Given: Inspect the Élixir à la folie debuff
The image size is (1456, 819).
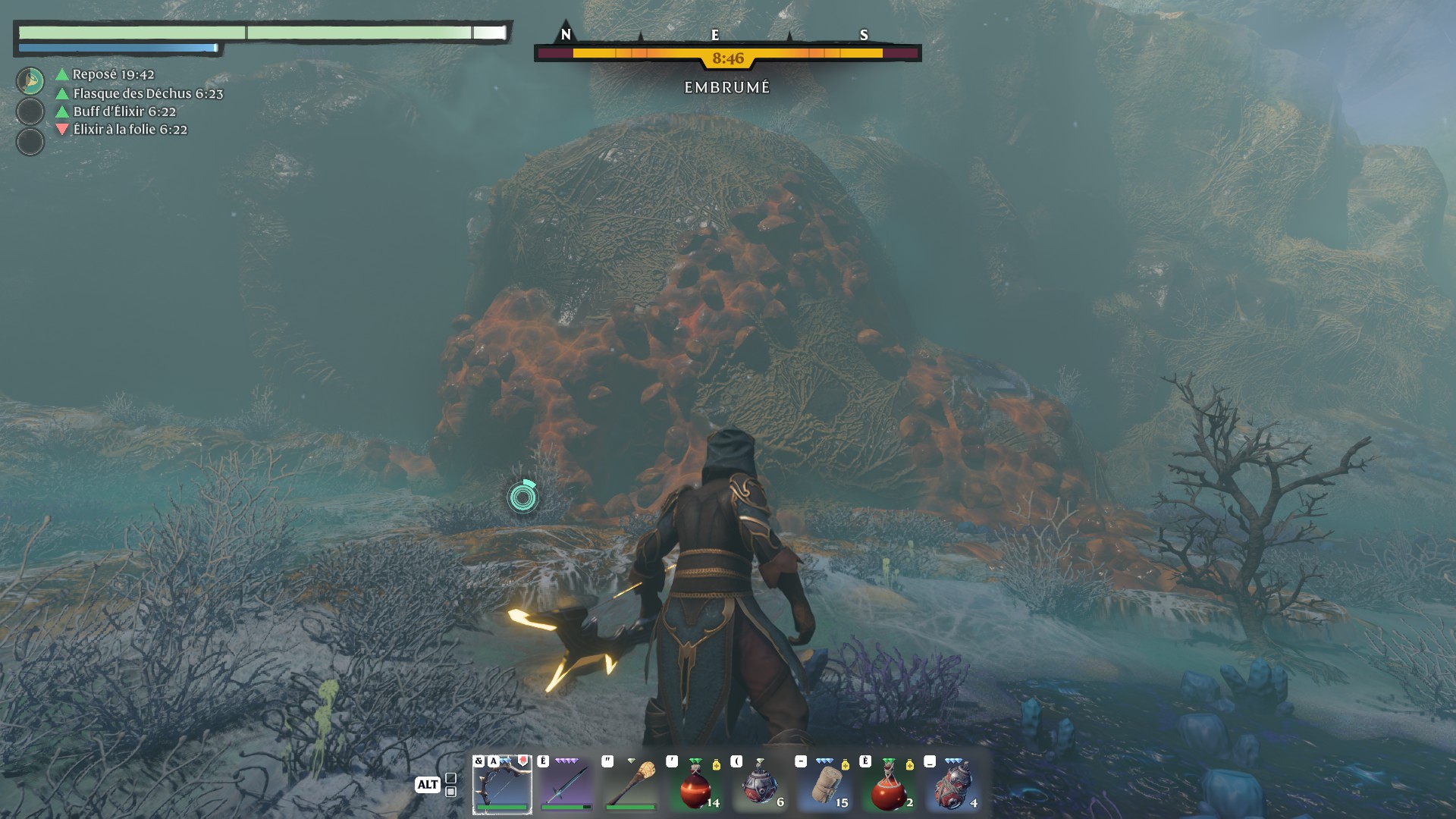Looking at the screenshot, I should [x=130, y=130].
